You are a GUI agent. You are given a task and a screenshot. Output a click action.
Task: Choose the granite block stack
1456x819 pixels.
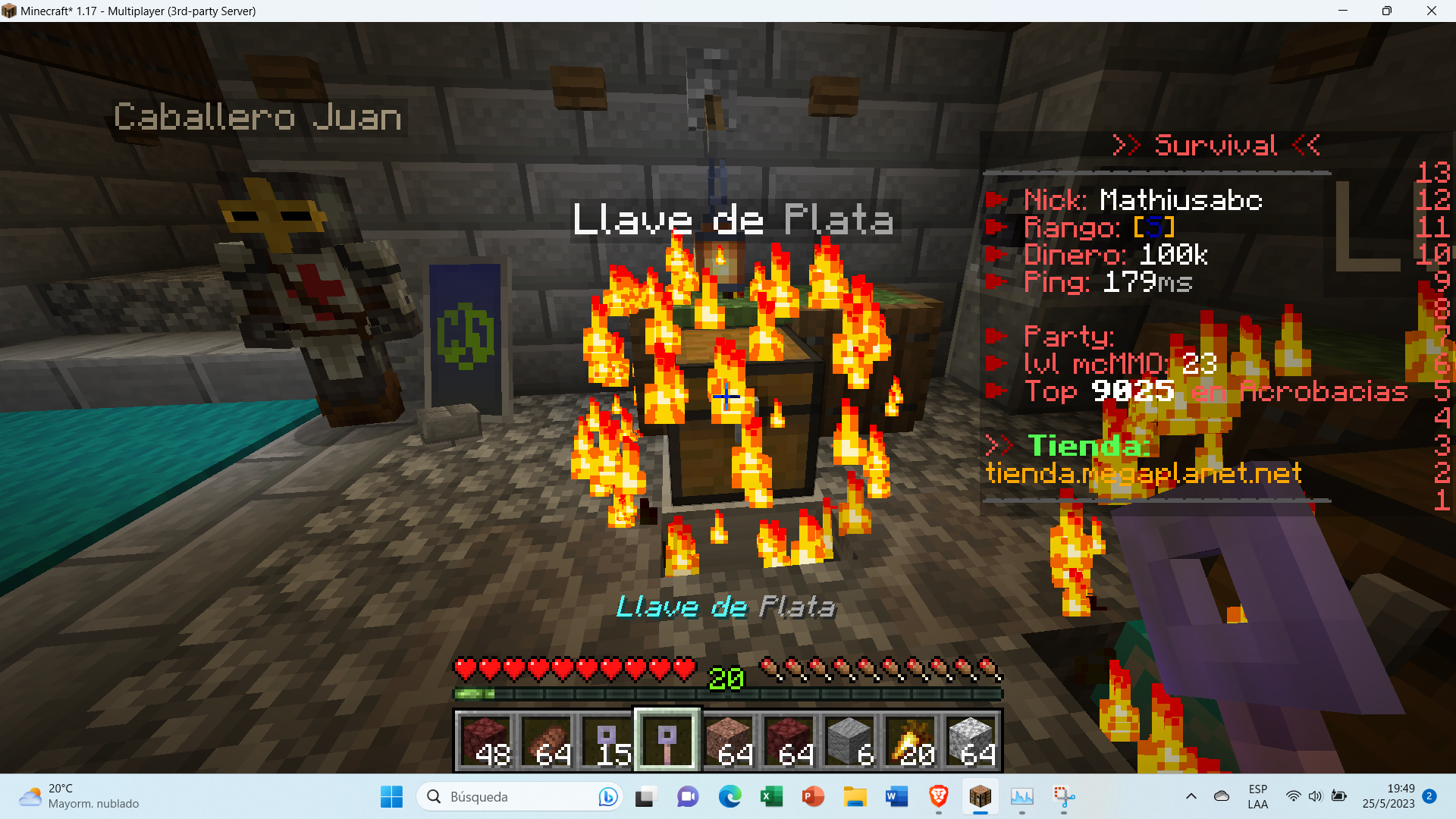728,740
